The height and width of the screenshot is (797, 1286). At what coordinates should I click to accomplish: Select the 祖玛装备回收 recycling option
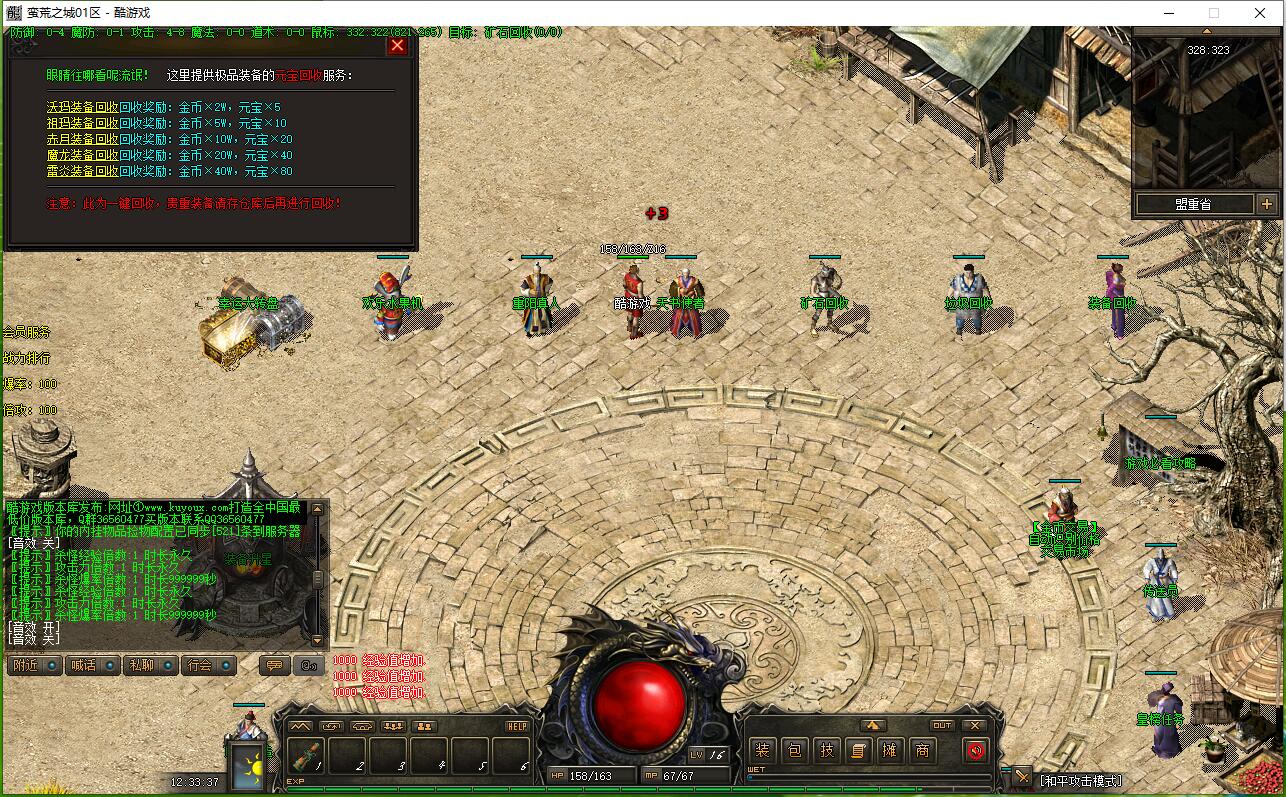(x=82, y=123)
